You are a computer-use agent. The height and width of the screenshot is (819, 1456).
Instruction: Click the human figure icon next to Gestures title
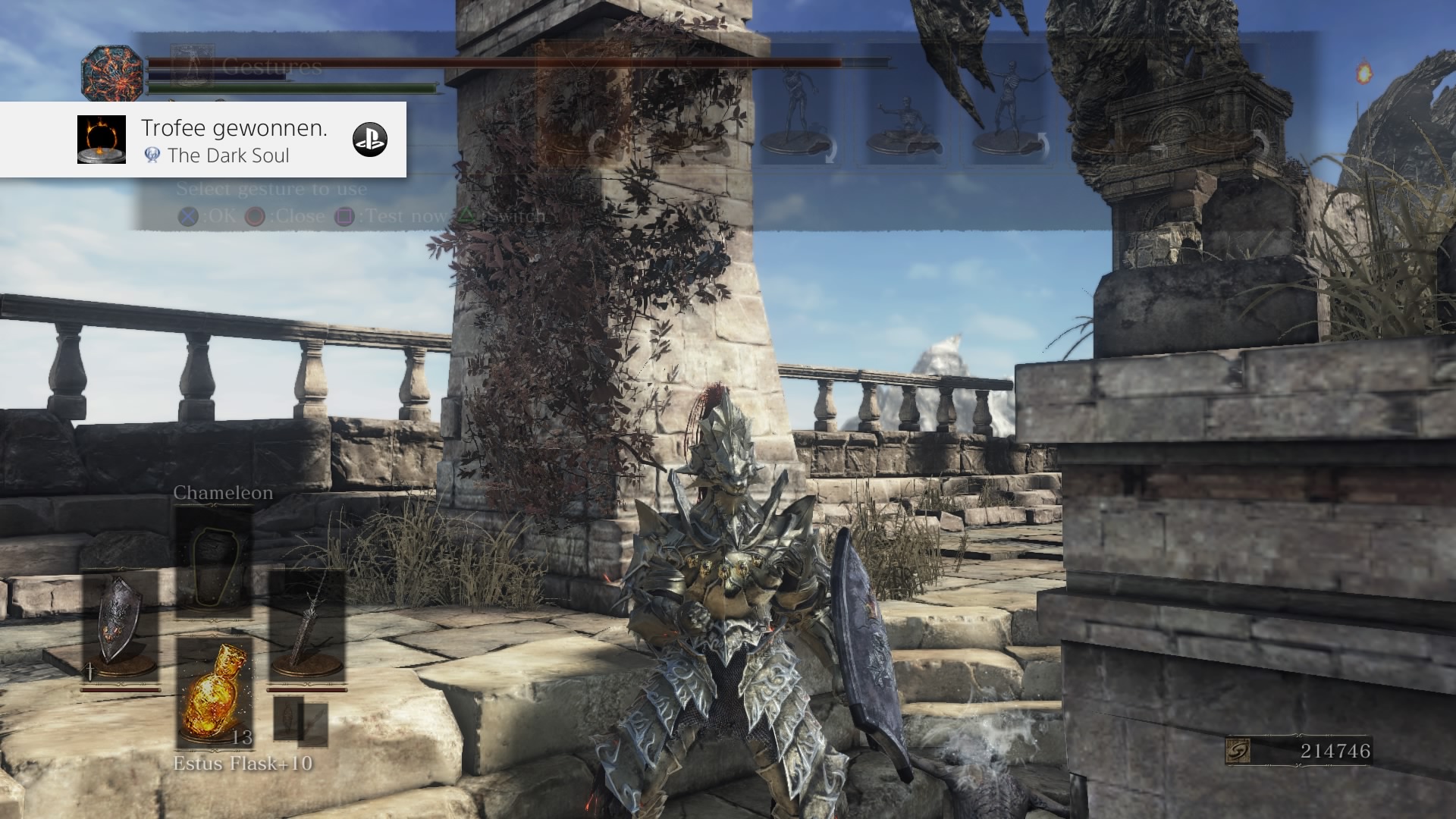193,64
